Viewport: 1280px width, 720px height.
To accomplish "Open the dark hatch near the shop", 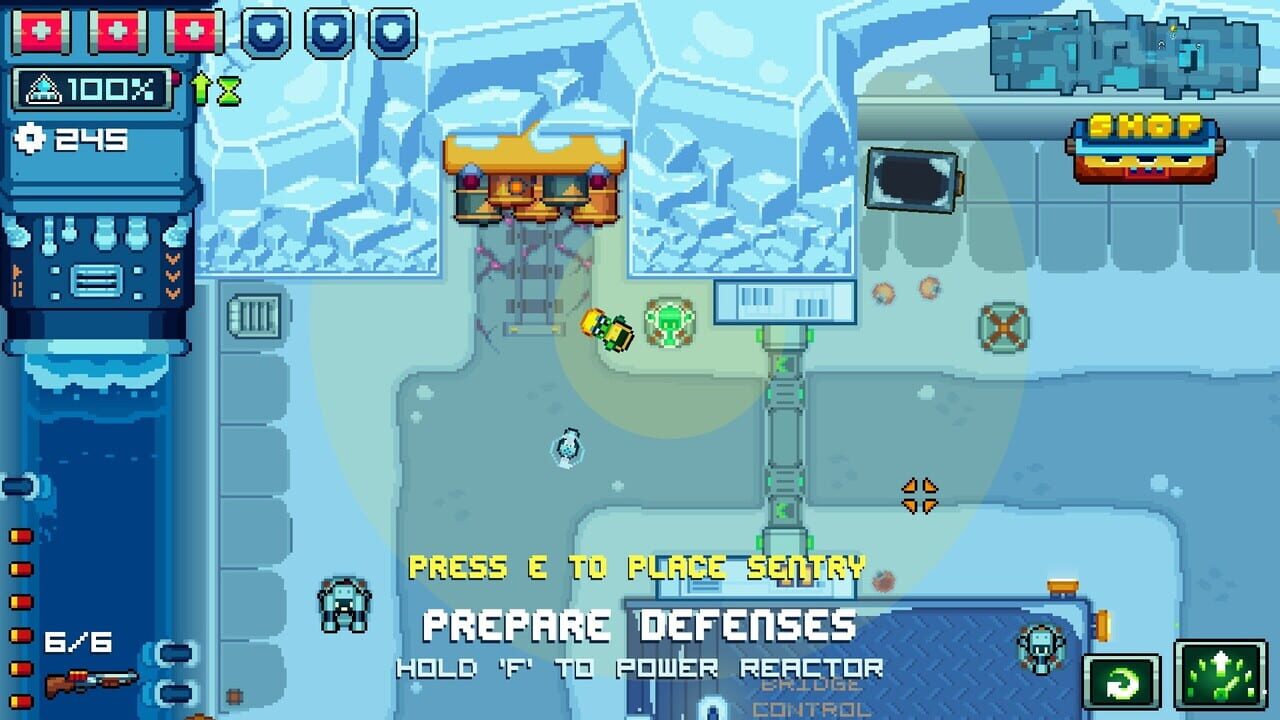I will [913, 180].
